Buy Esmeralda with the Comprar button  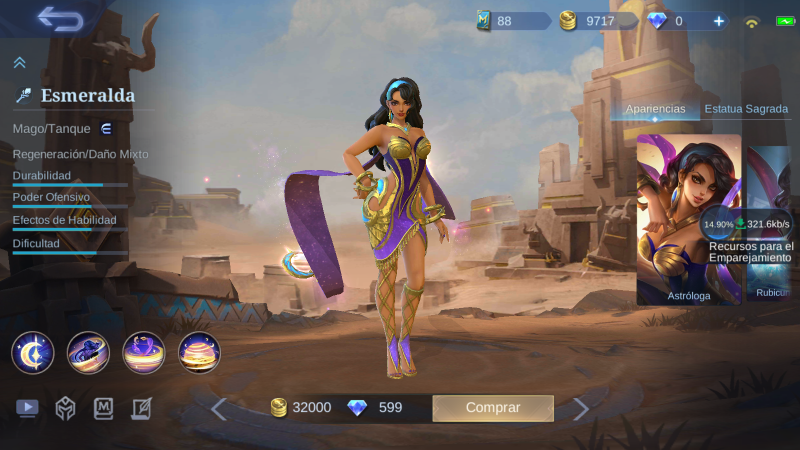point(492,407)
